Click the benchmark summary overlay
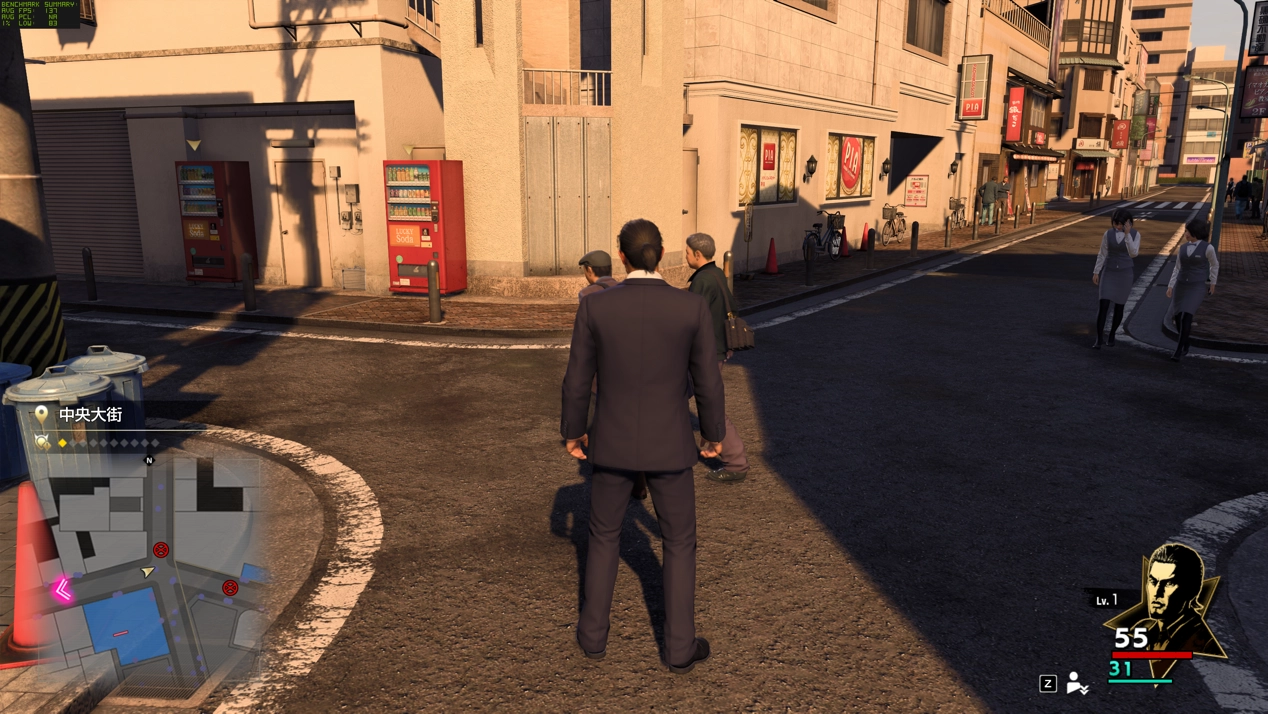1268x714 pixels. coord(40,13)
